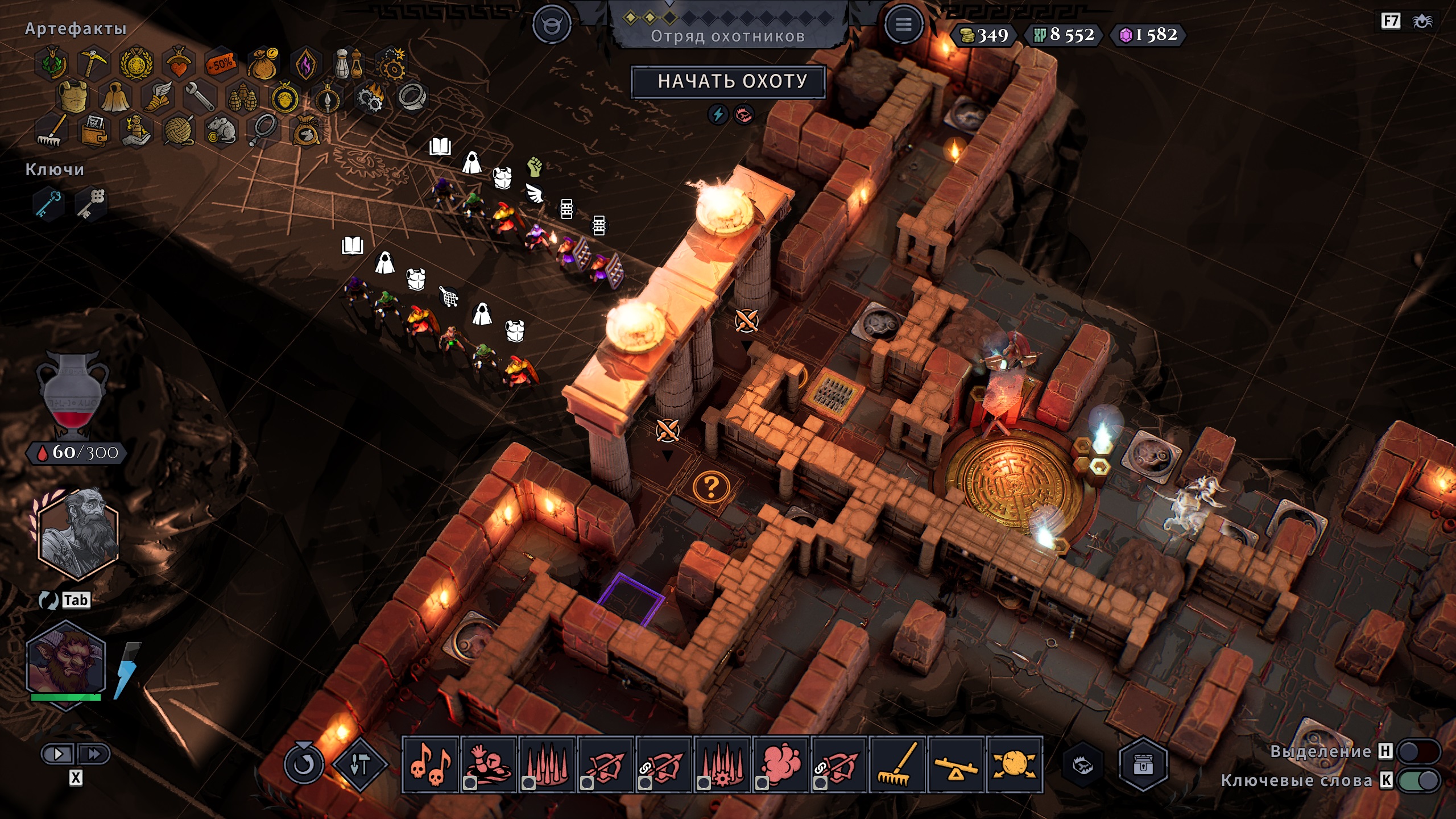Screen dimensions: 1456x819
Task: Toggle the «Выделение» switch
Action: (x=1421, y=751)
